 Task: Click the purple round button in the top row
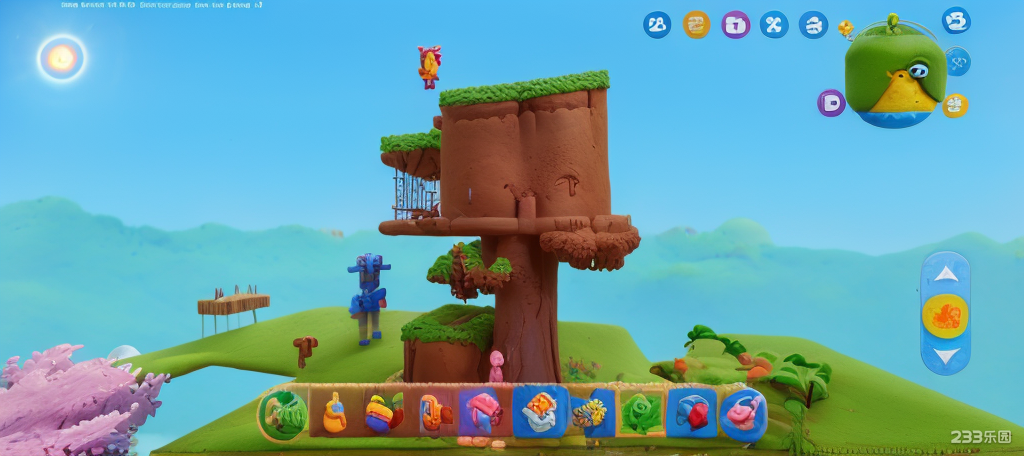click(x=736, y=25)
